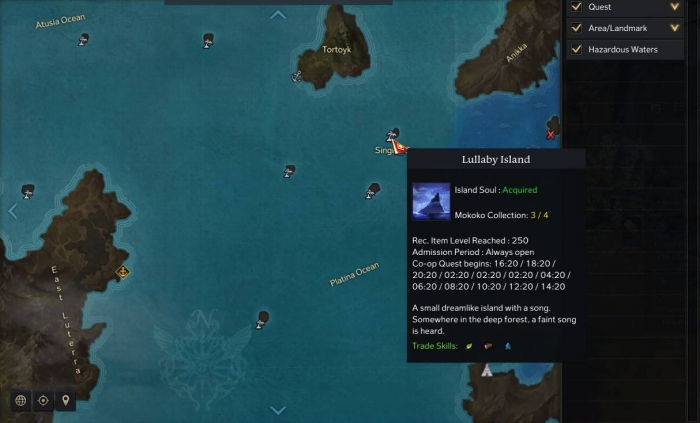Disable the Hazardous Waters filter
700x423 pixels.
(576, 49)
